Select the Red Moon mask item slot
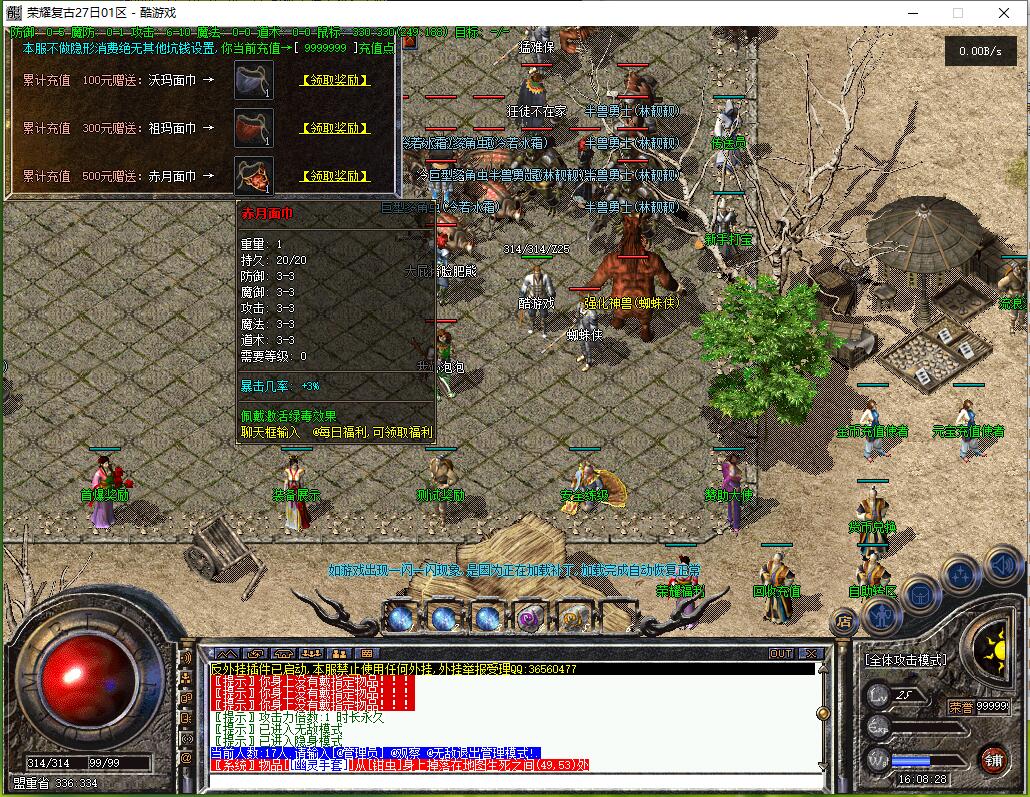 (x=254, y=176)
